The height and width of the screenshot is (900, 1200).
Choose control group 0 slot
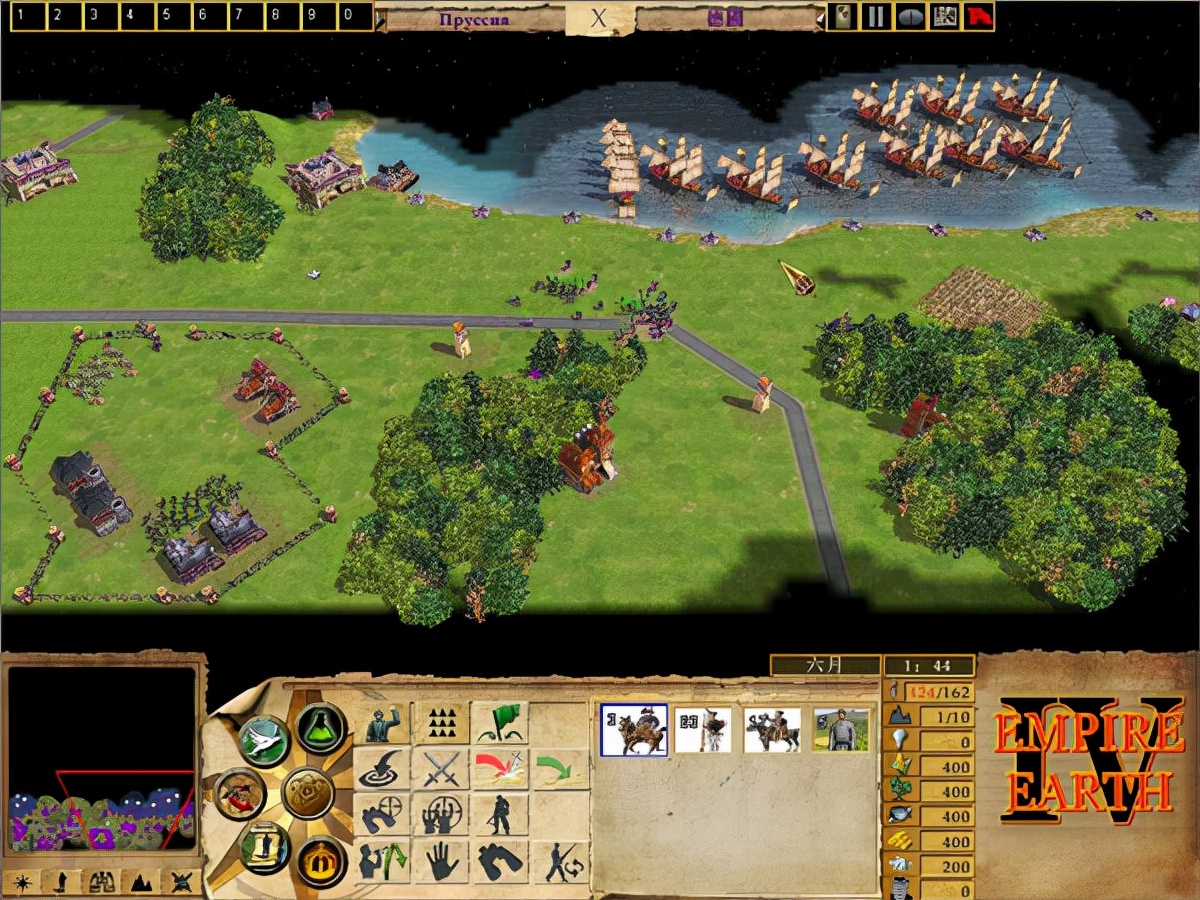[x=350, y=16]
